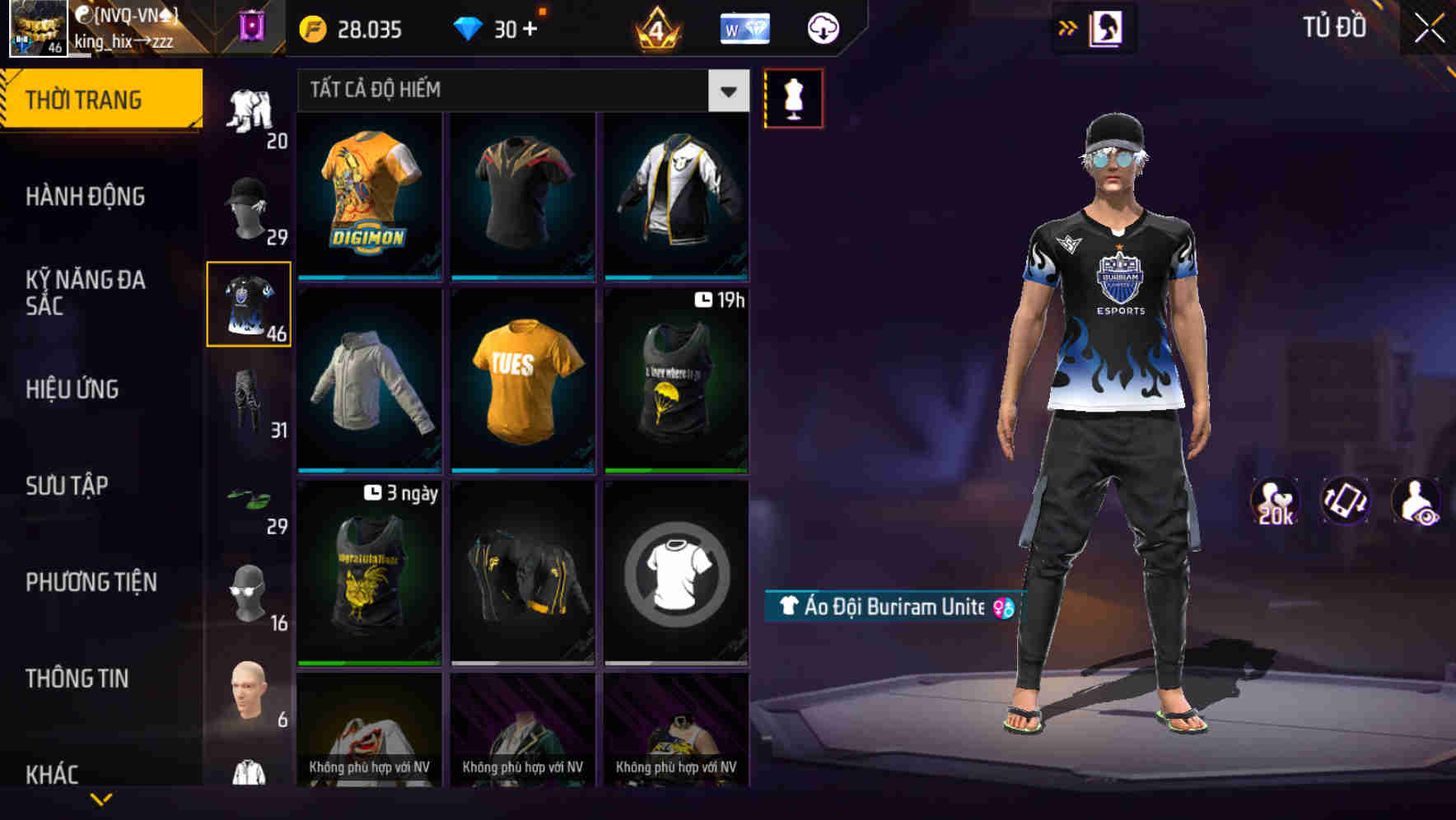The height and width of the screenshot is (820, 1456).
Task: Open the cloud download button in top bar
Action: (822, 27)
